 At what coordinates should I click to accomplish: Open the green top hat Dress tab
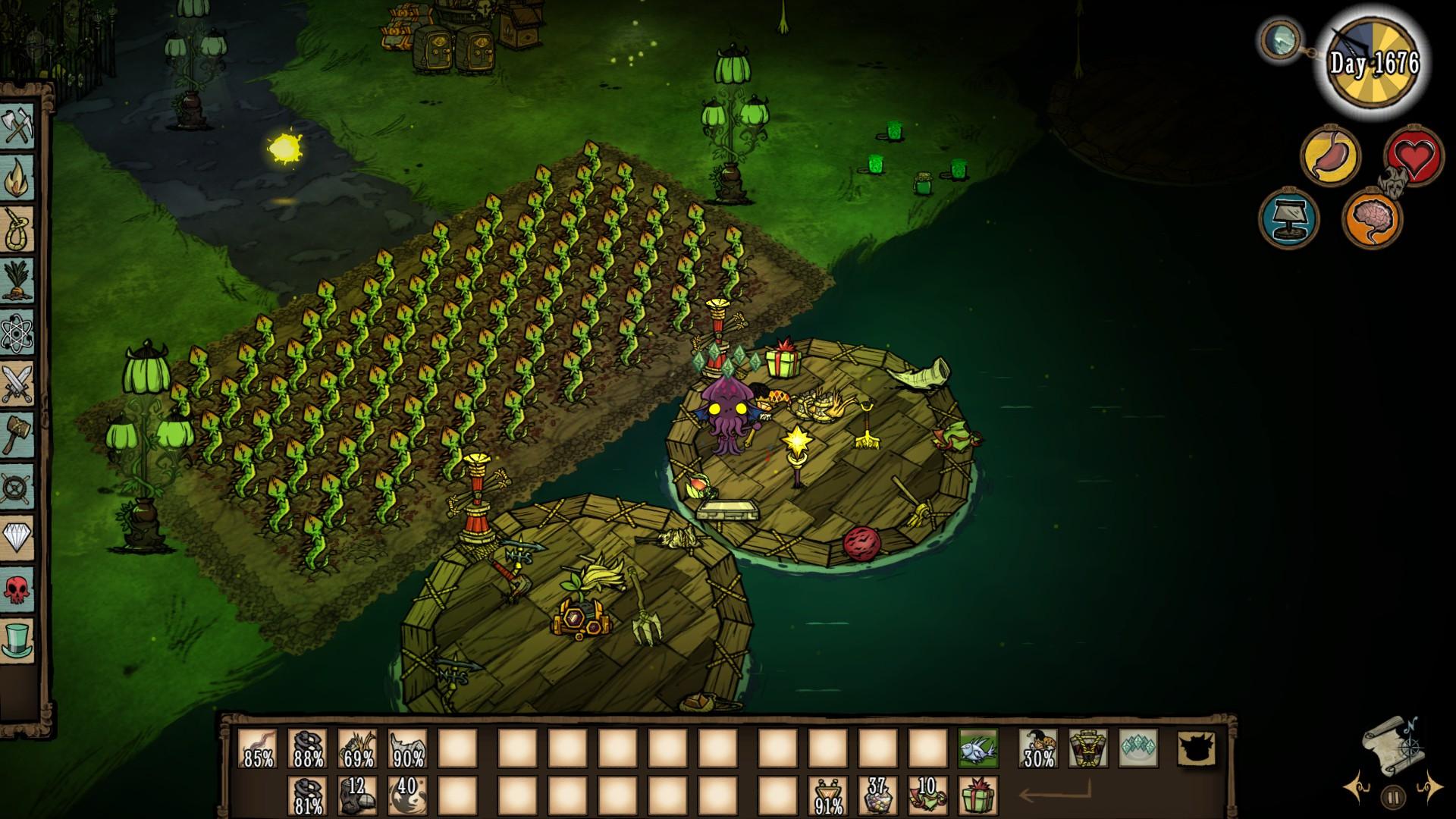click(x=18, y=640)
